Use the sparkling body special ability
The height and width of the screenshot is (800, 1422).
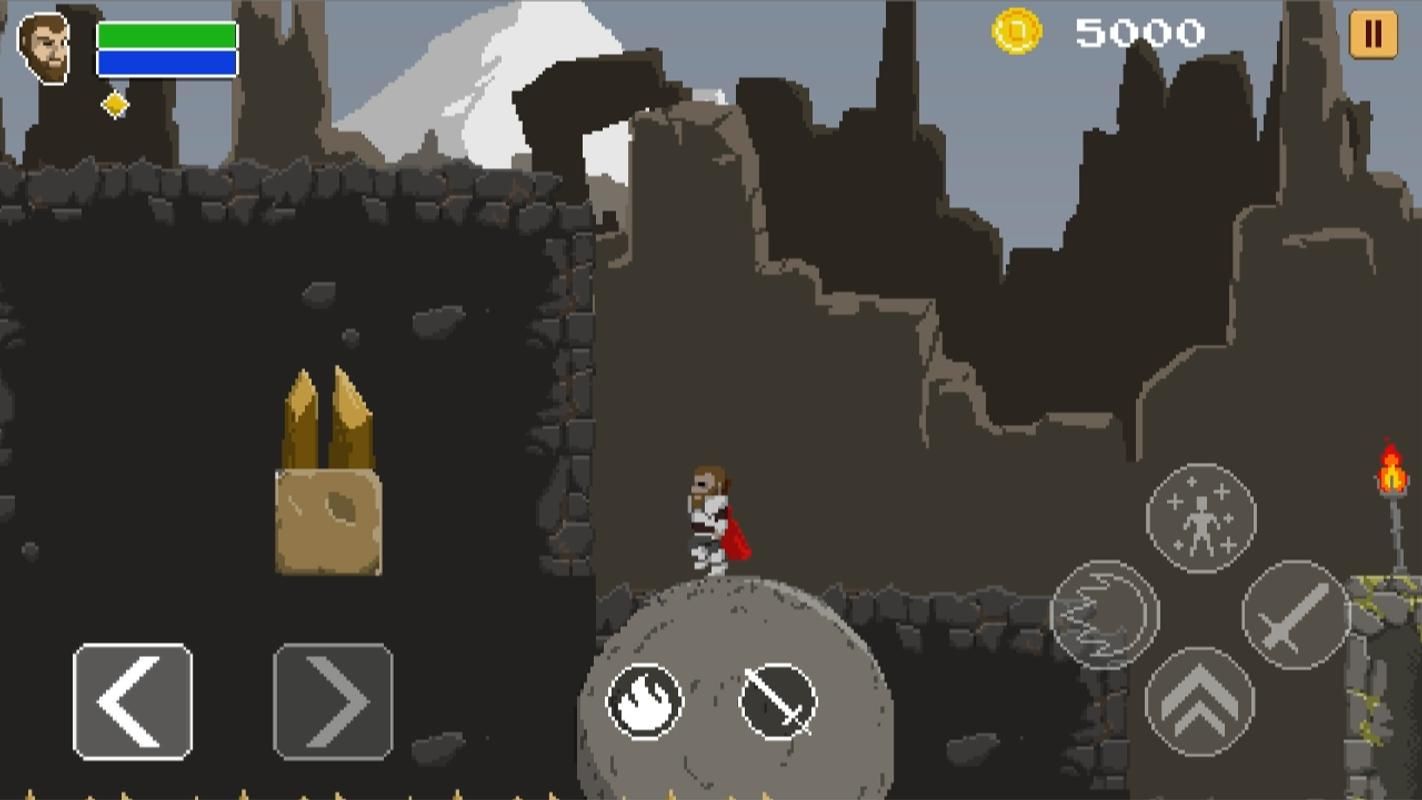click(1201, 518)
